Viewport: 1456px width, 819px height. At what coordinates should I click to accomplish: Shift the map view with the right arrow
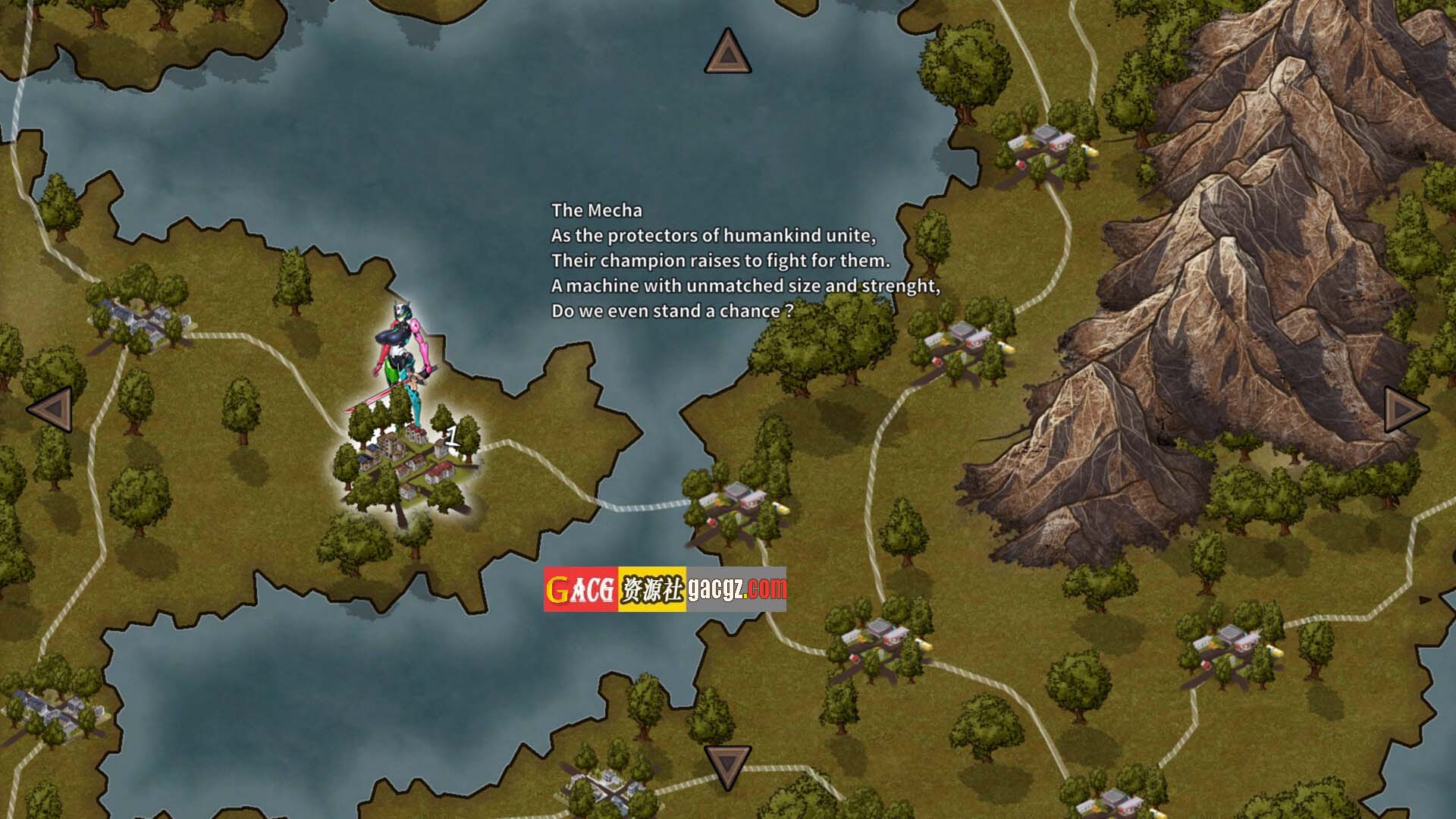point(1405,409)
